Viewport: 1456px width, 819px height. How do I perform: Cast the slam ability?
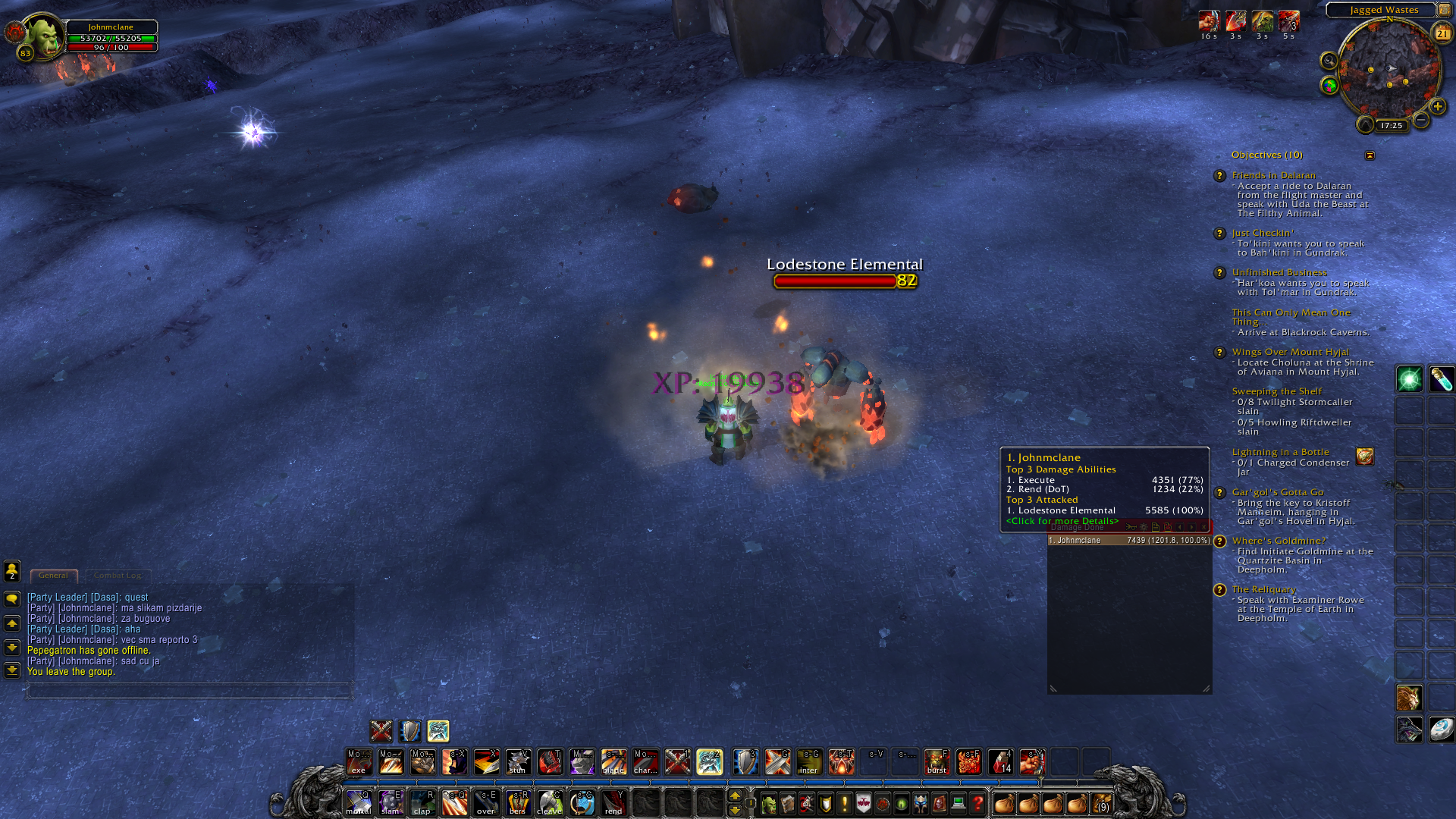click(x=391, y=802)
